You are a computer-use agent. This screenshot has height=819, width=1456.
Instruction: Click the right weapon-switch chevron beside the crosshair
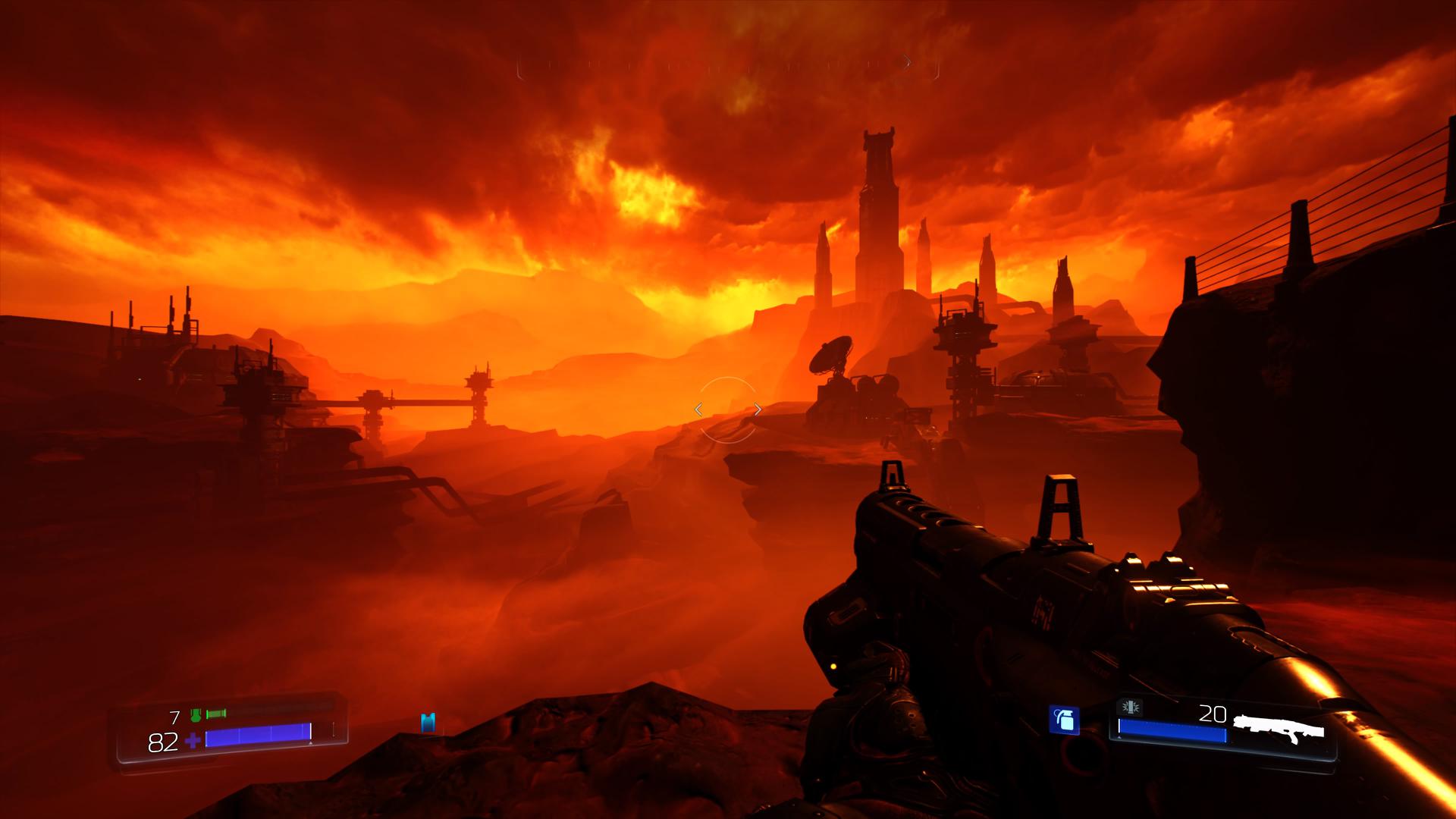pos(758,409)
